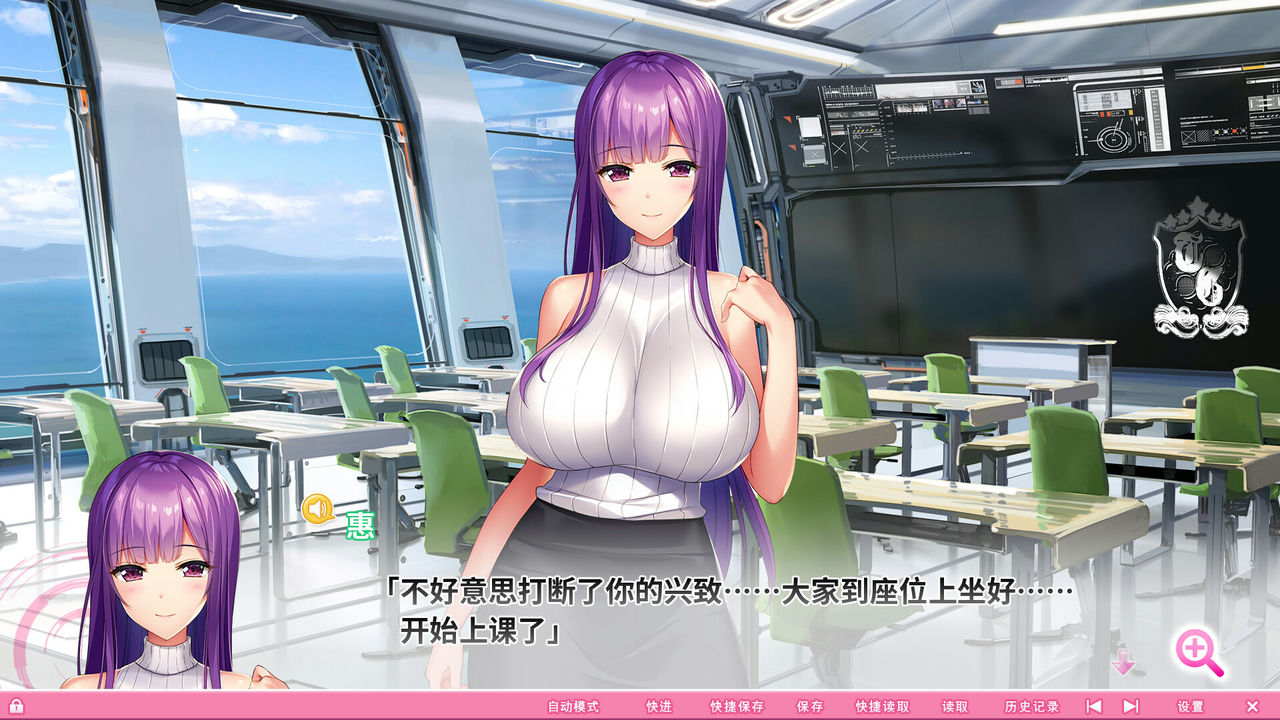Jump back a line with the rewind icon

click(x=1094, y=705)
